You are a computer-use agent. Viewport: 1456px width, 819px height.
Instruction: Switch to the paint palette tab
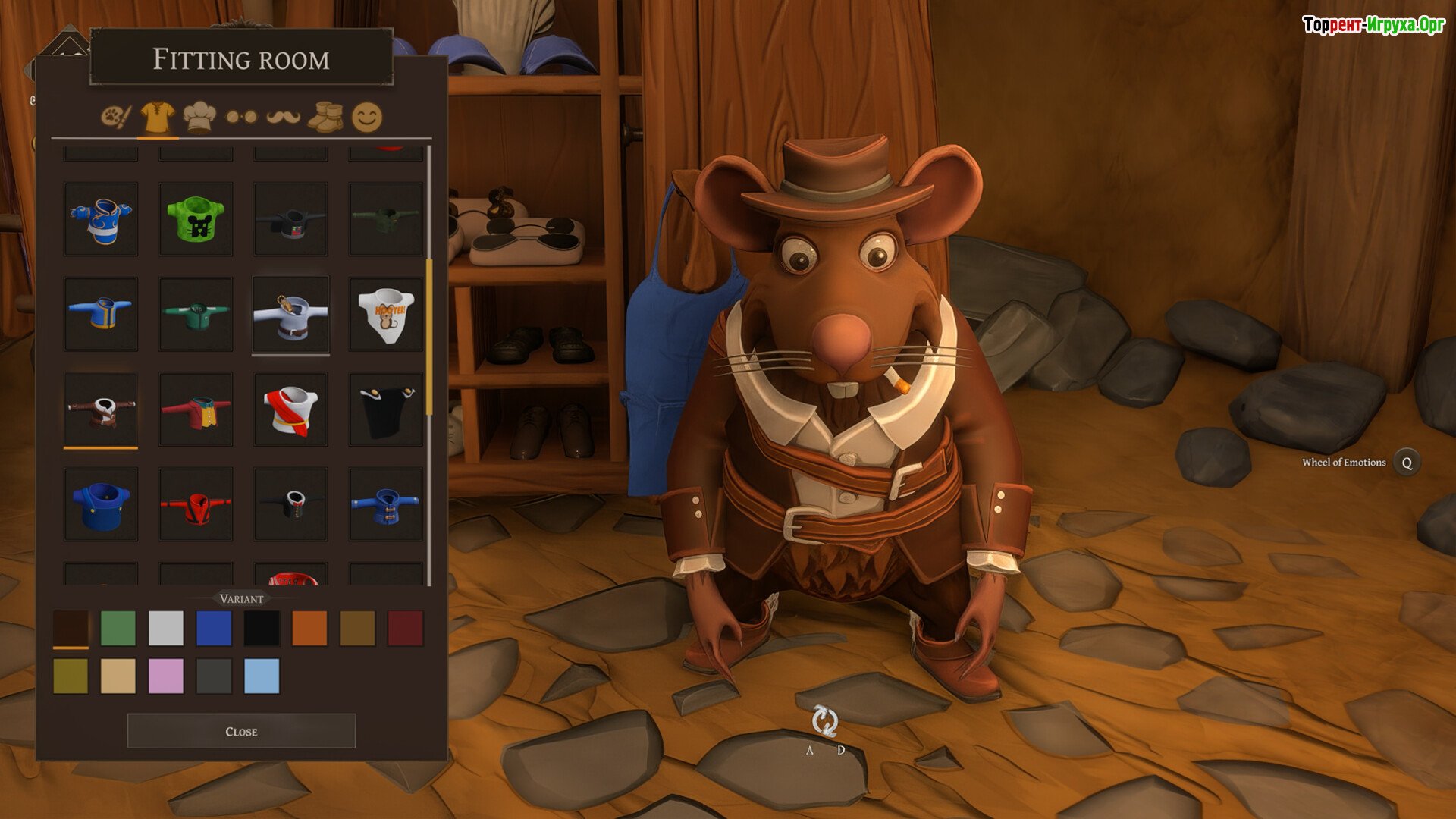(x=116, y=118)
